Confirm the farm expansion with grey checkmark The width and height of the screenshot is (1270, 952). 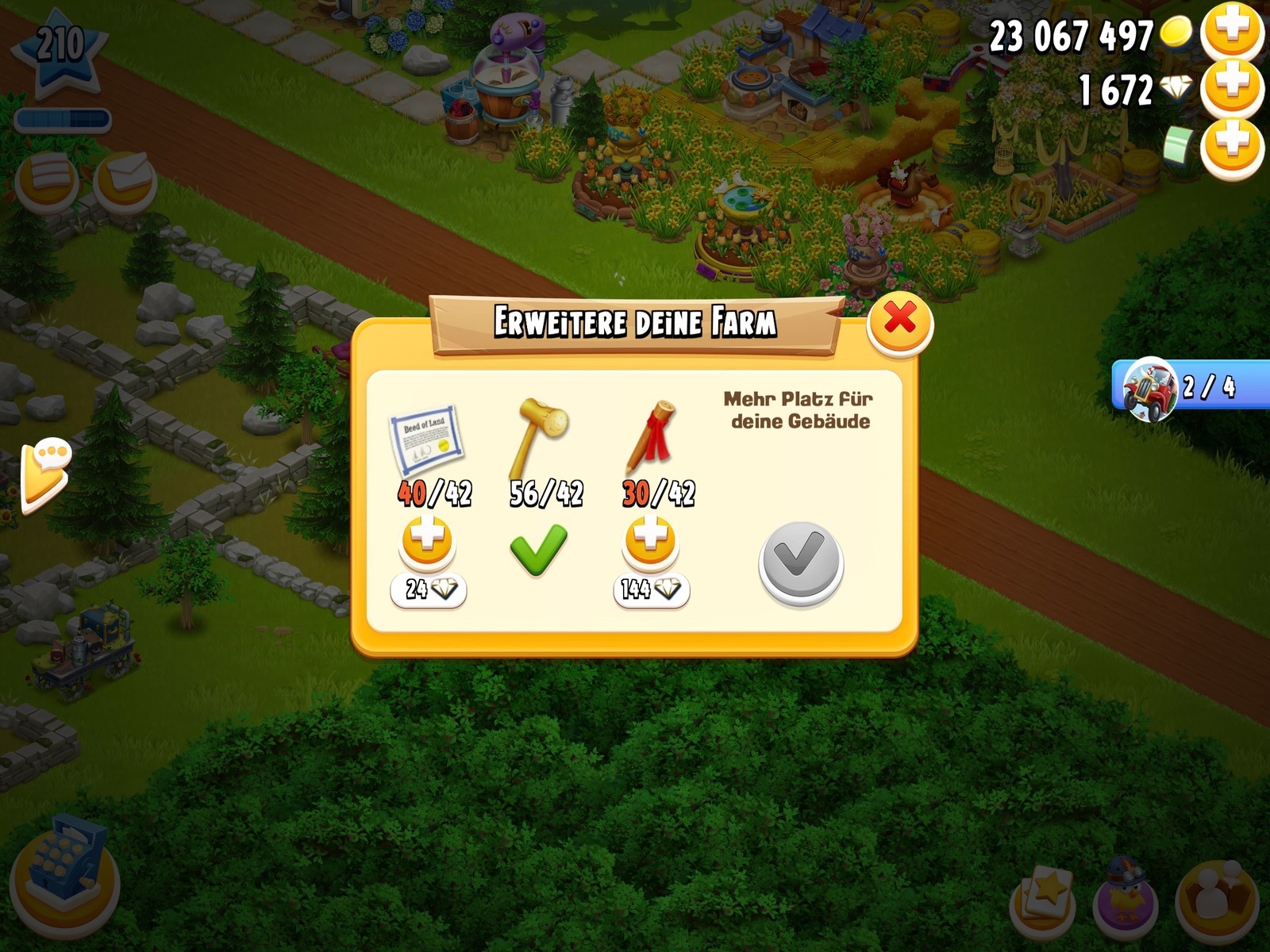pos(800,562)
